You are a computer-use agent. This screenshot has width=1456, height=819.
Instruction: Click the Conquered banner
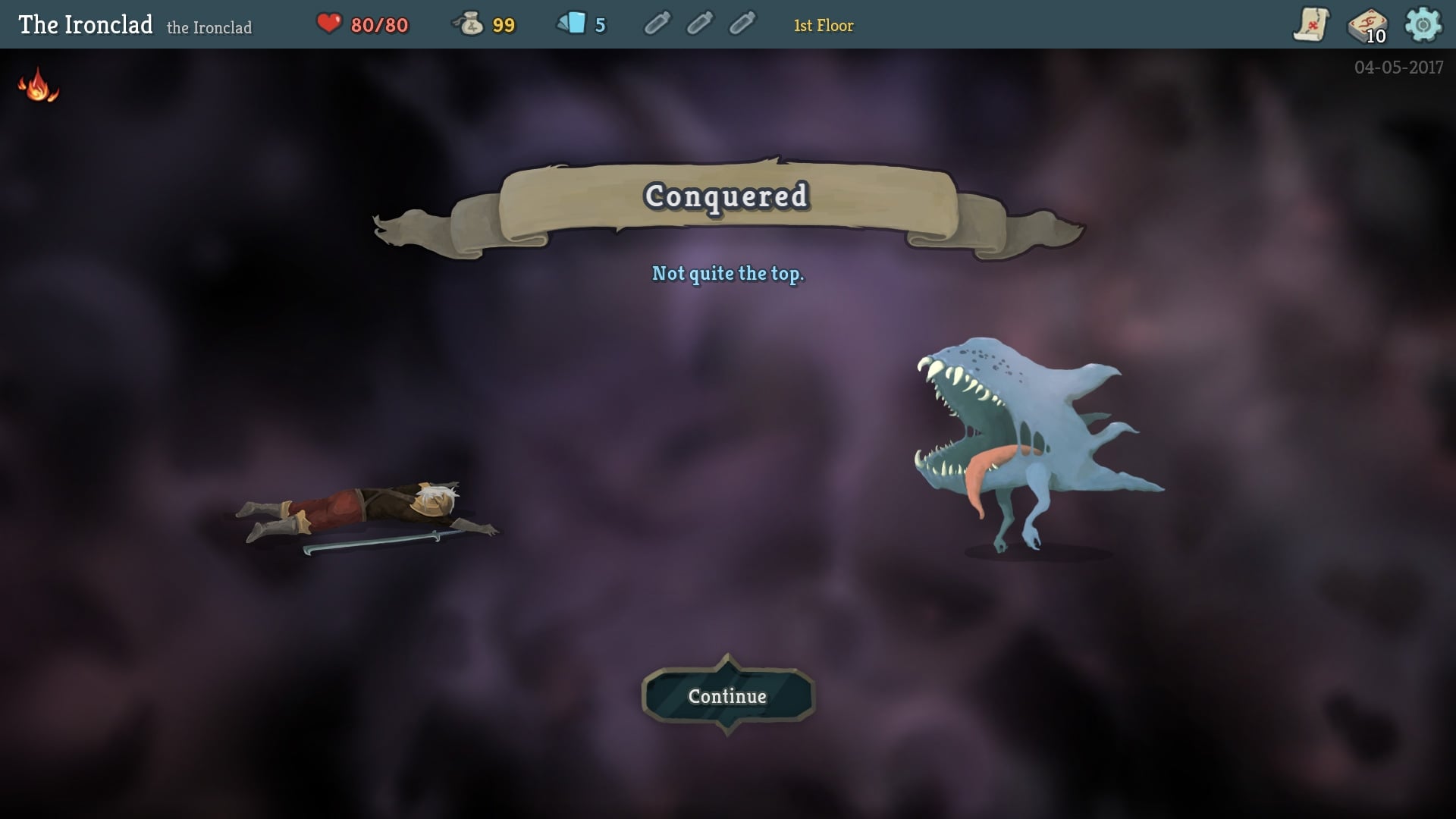click(726, 199)
